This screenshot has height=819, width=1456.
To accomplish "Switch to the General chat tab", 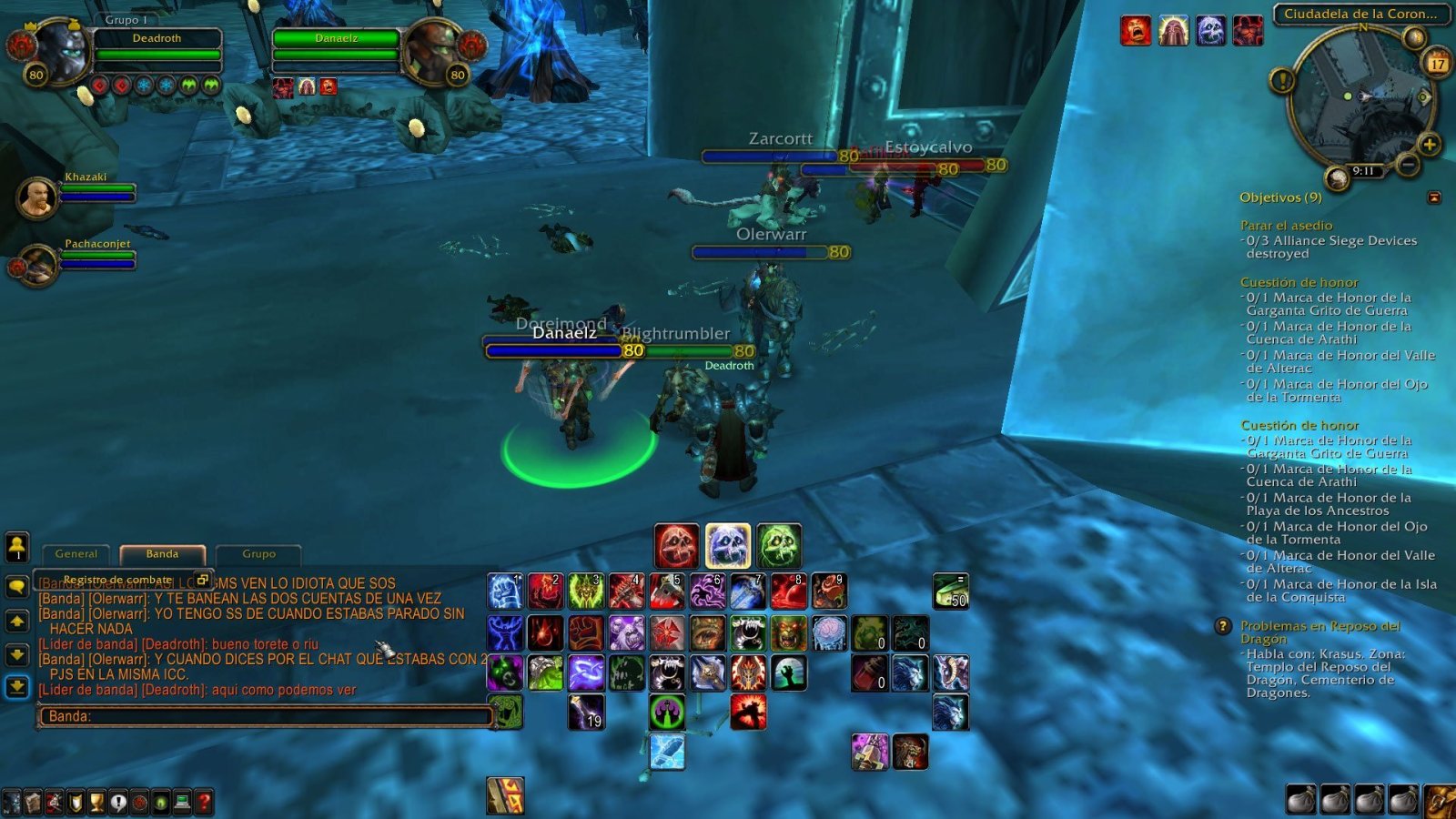I will (76, 554).
